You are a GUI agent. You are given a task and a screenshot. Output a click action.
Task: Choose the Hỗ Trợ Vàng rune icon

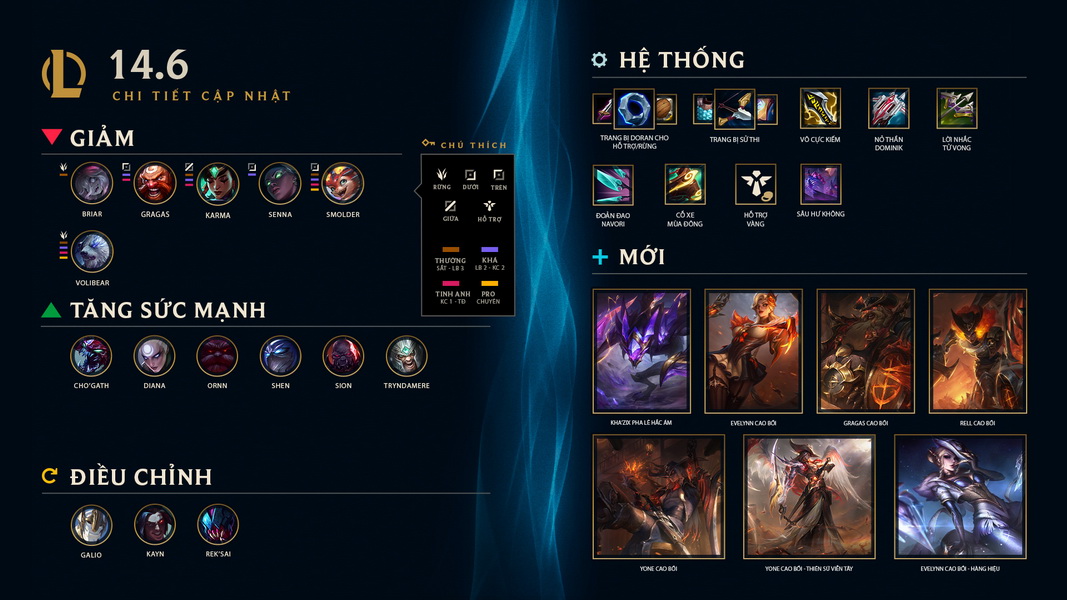(755, 185)
